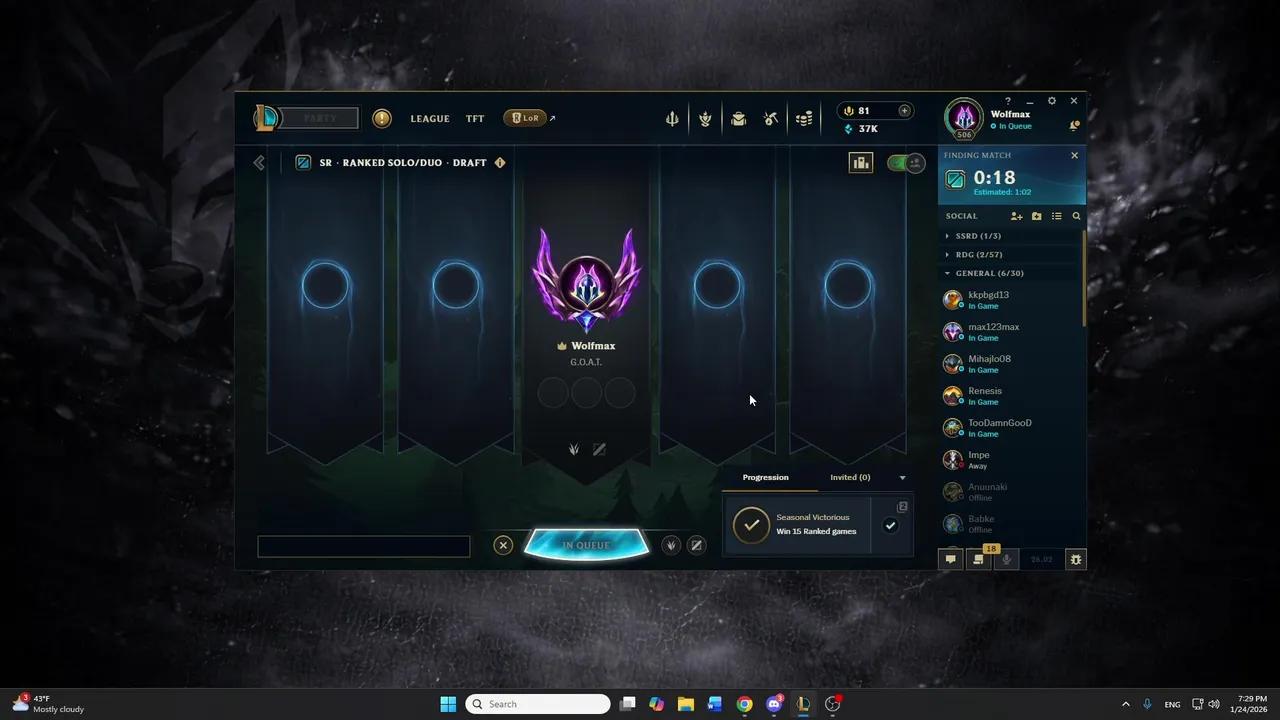1280x720 pixels.
Task: Open settings with the gear icon
Action: [1051, 100]
